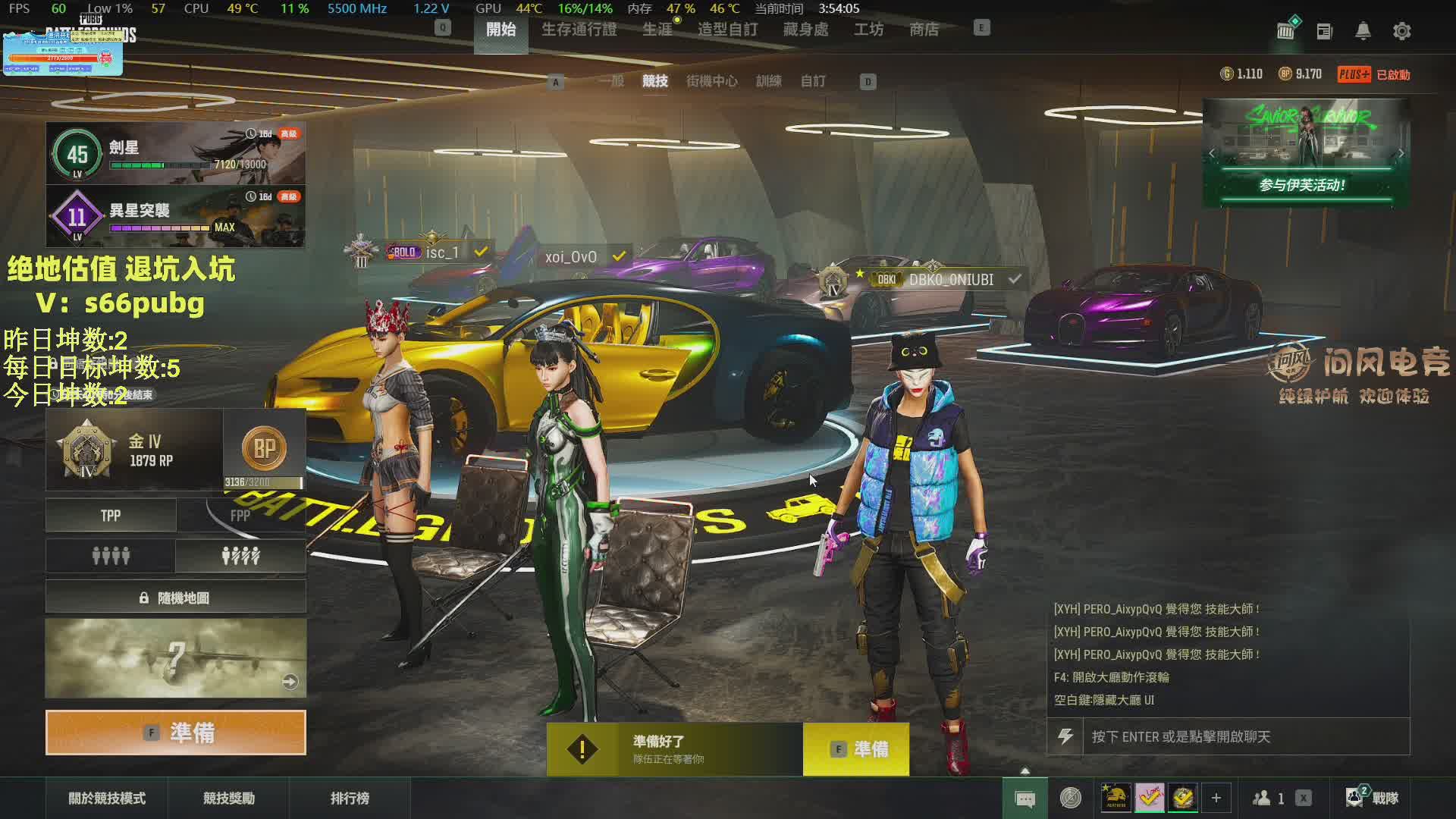Choose FPP perspective
This screenshot has height=819, width=1456.
(x=240, y=516)
